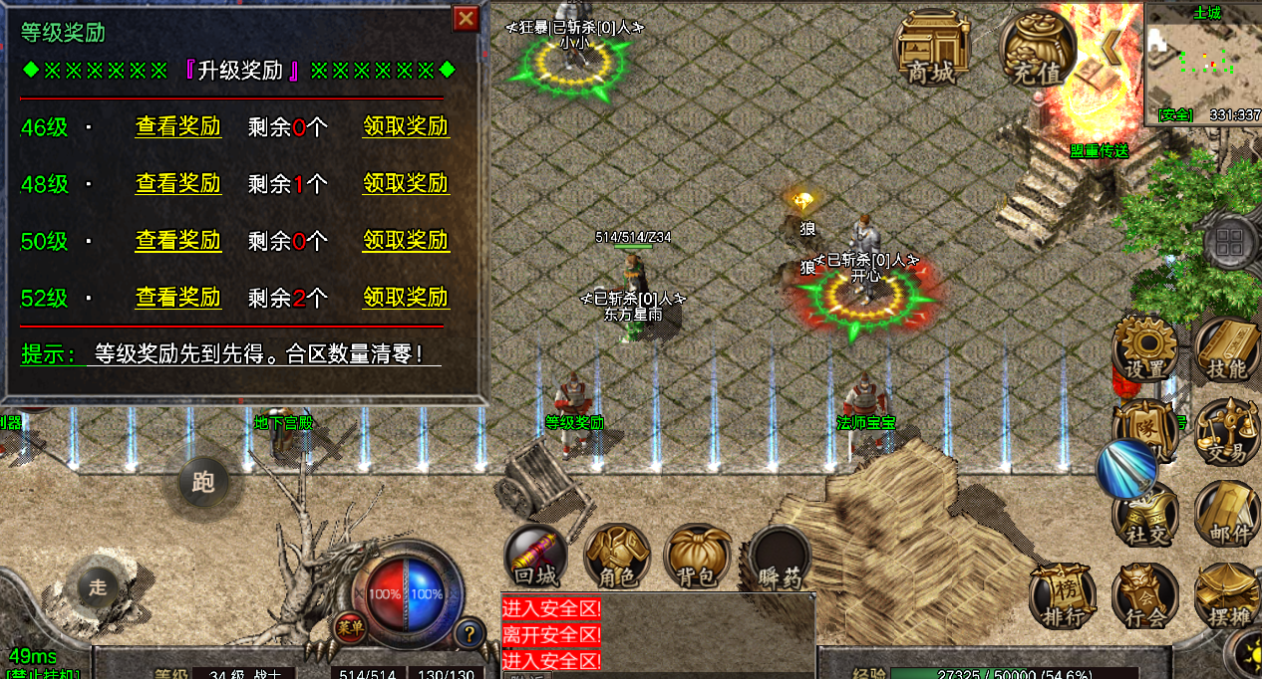Toggle the 跑 run button
1262x679 pixels.
(203, 483)
